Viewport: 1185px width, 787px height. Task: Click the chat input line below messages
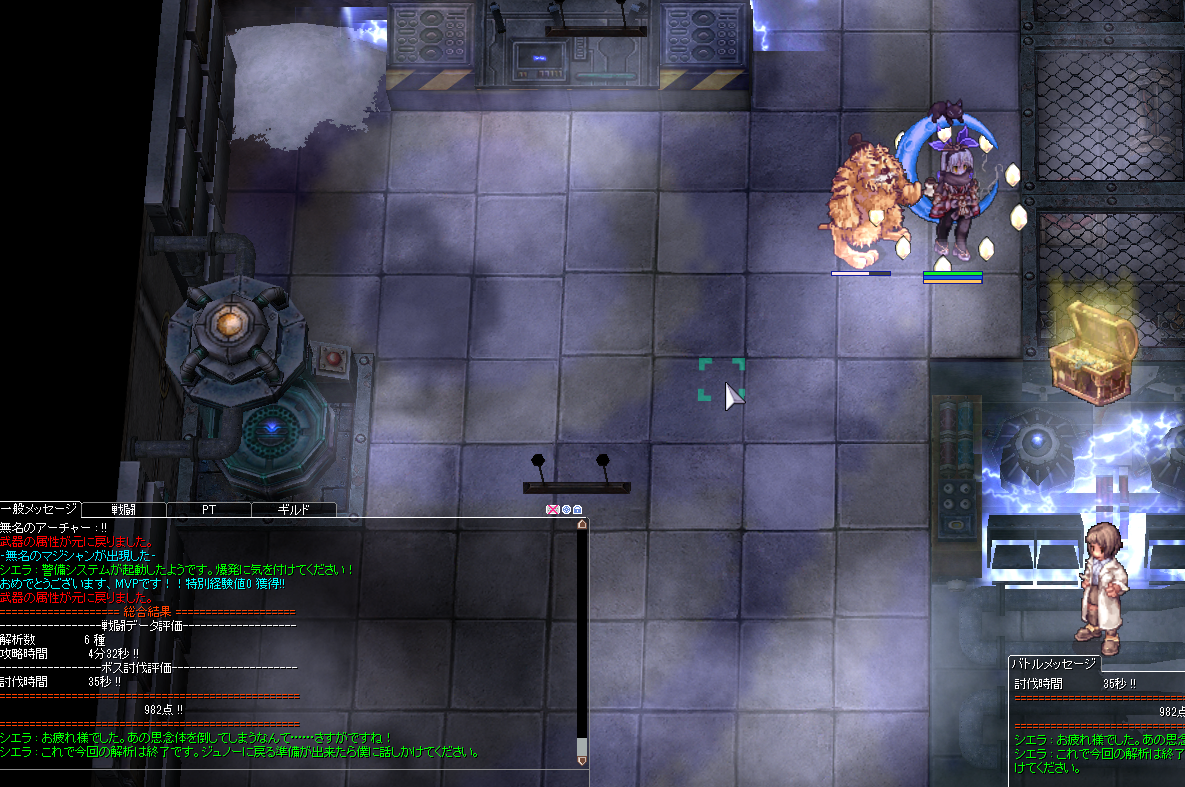(x=290, y=777)
